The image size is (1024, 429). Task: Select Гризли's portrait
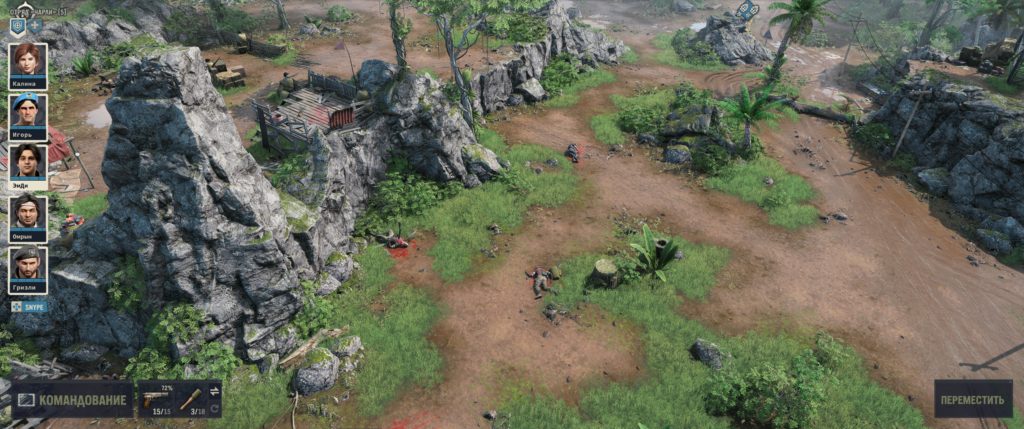(x=27, y=266)
